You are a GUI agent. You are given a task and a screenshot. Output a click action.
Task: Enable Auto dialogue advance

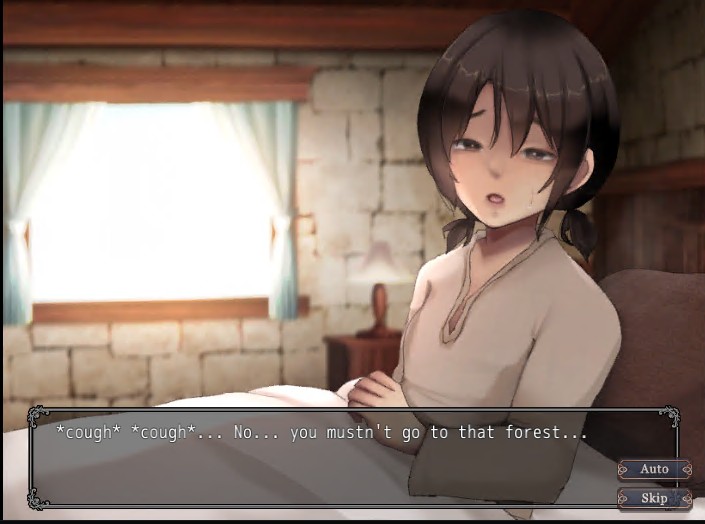(654, 469)
